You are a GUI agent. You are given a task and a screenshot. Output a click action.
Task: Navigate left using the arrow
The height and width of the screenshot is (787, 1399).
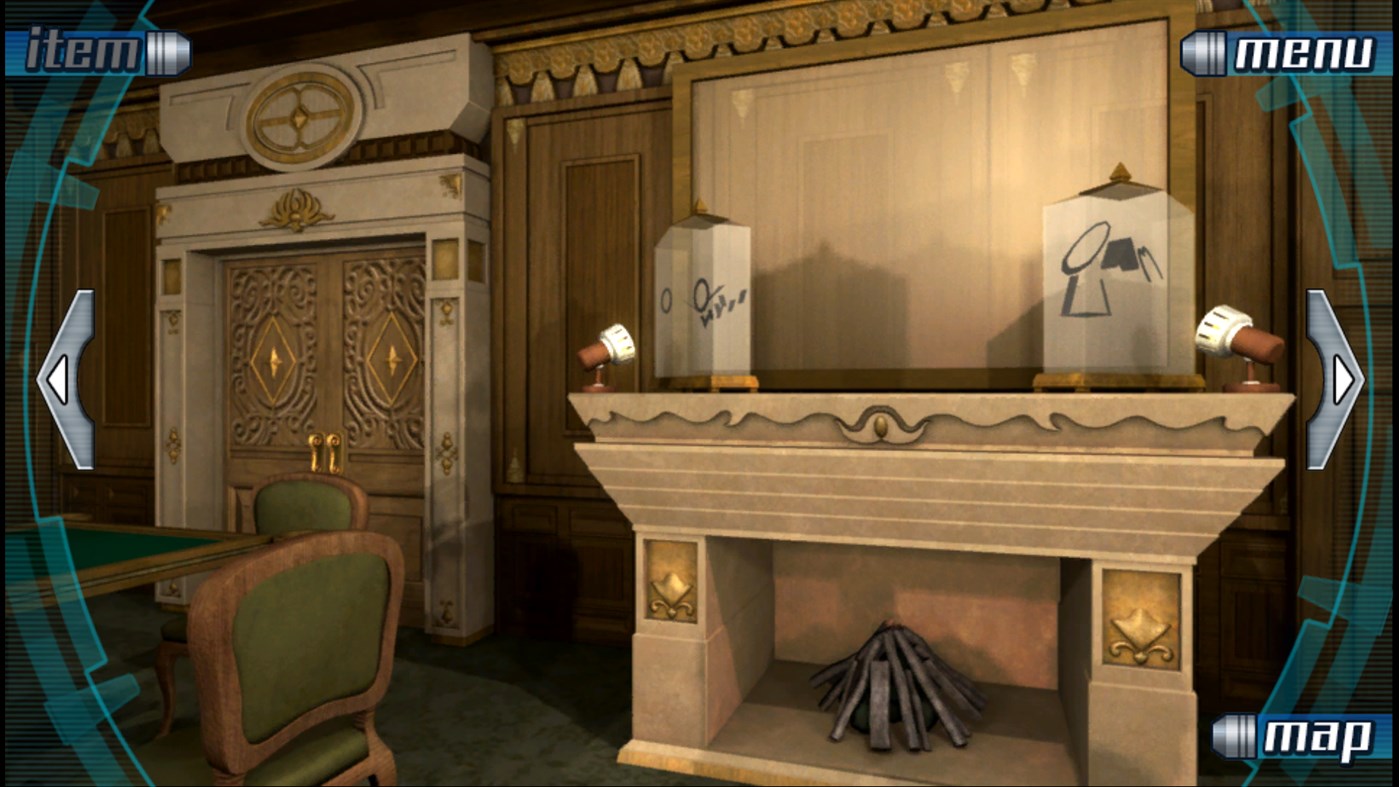55,379
